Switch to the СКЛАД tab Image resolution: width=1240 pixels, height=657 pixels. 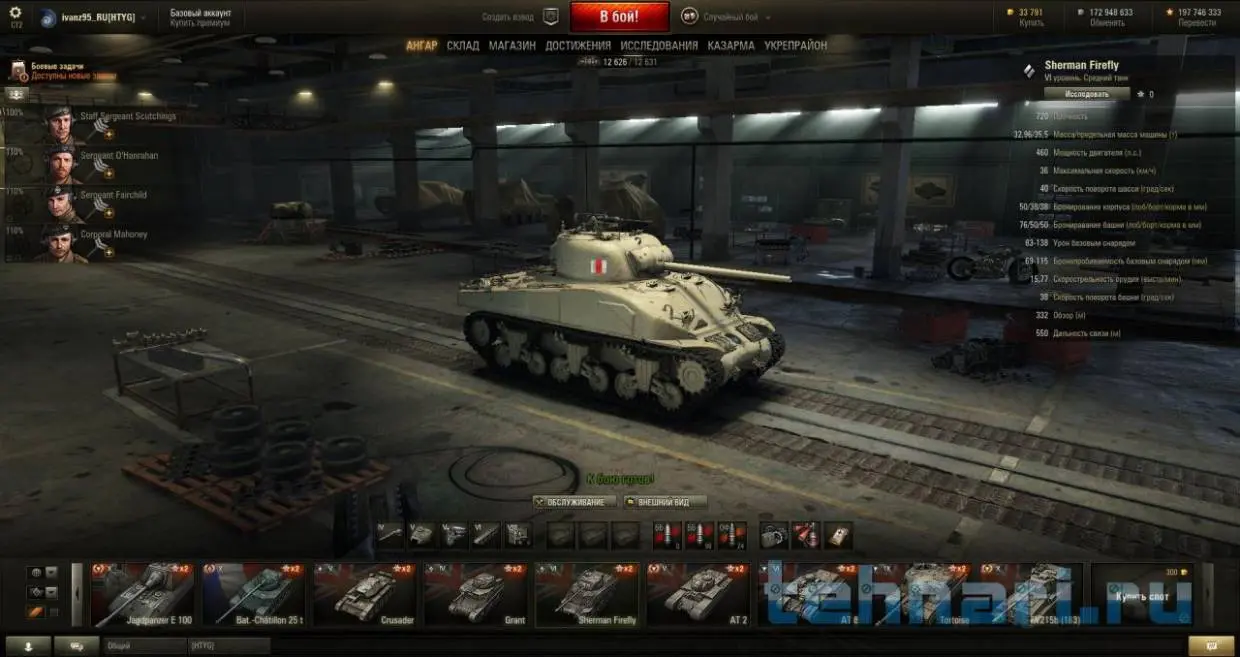pos(463,46)
